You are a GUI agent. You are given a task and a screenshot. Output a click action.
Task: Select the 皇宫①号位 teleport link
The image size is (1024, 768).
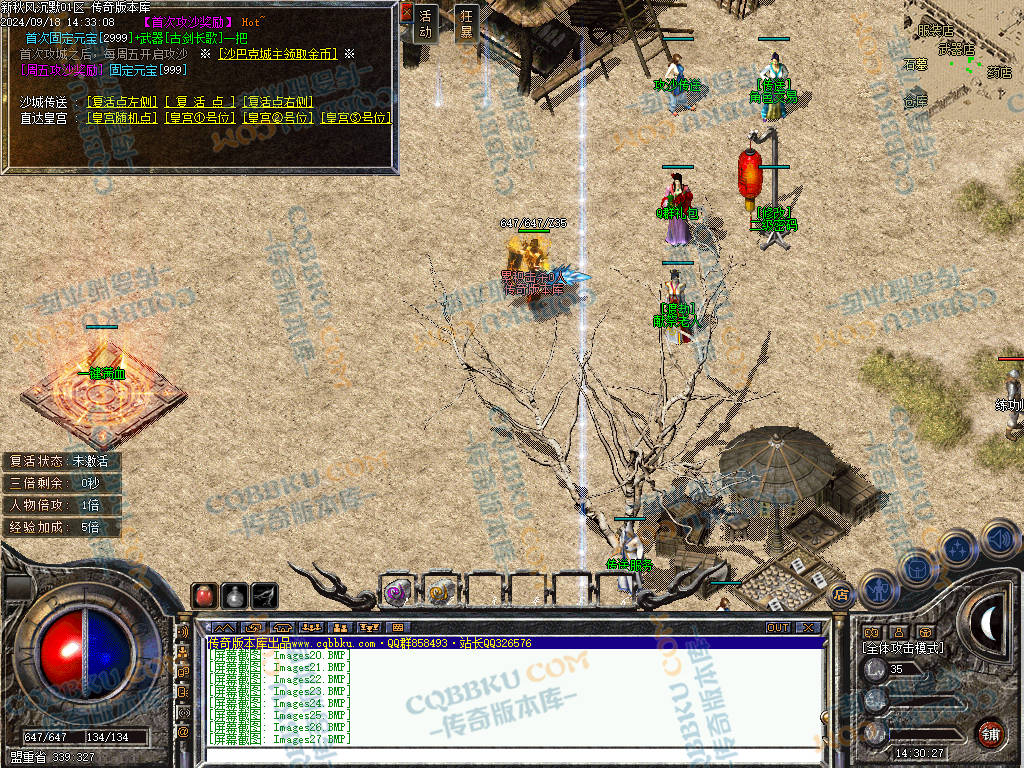(x=200, y=118)
